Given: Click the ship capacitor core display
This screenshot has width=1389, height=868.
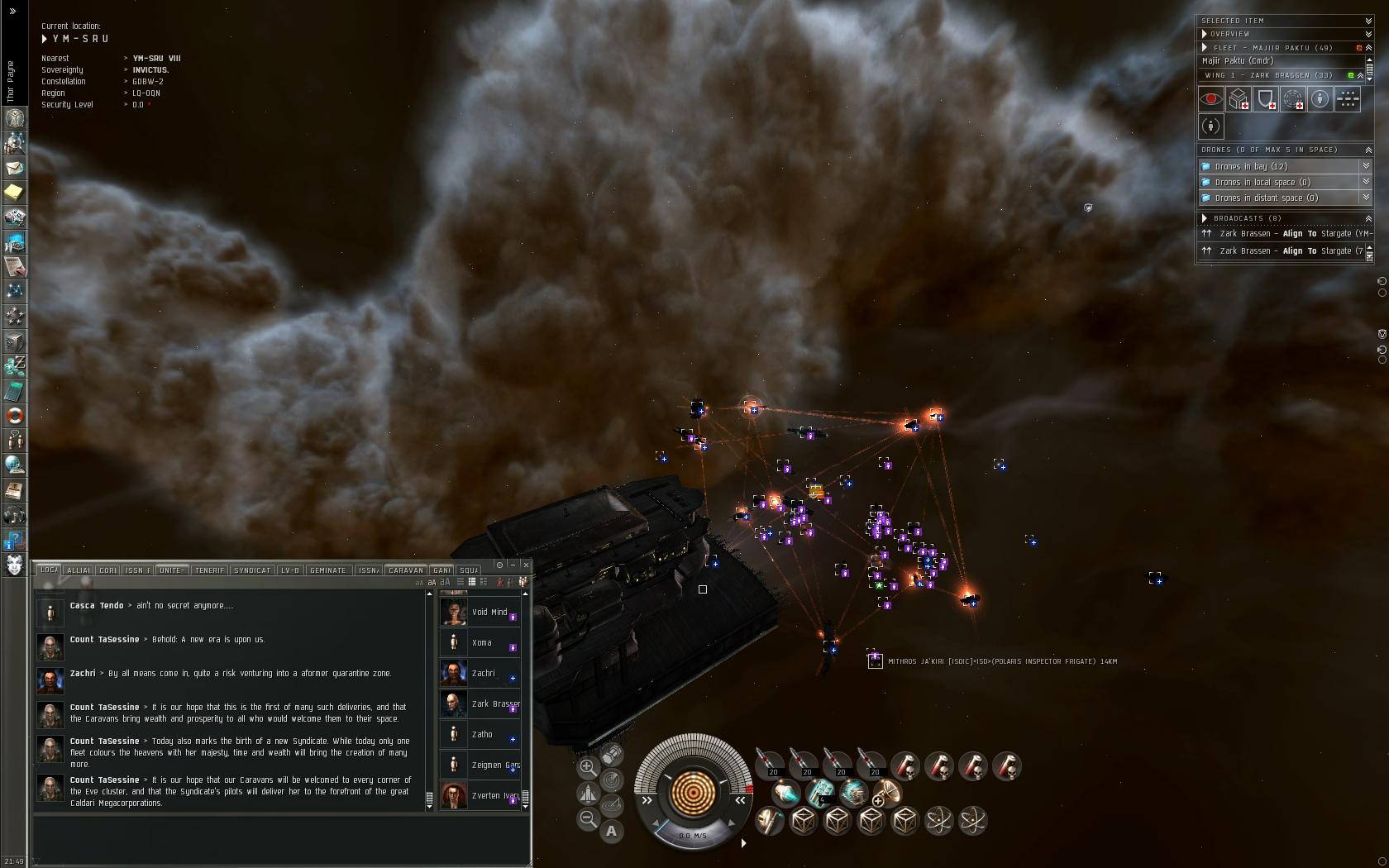Looking at the screenshot, I should (x=692, y=792).
